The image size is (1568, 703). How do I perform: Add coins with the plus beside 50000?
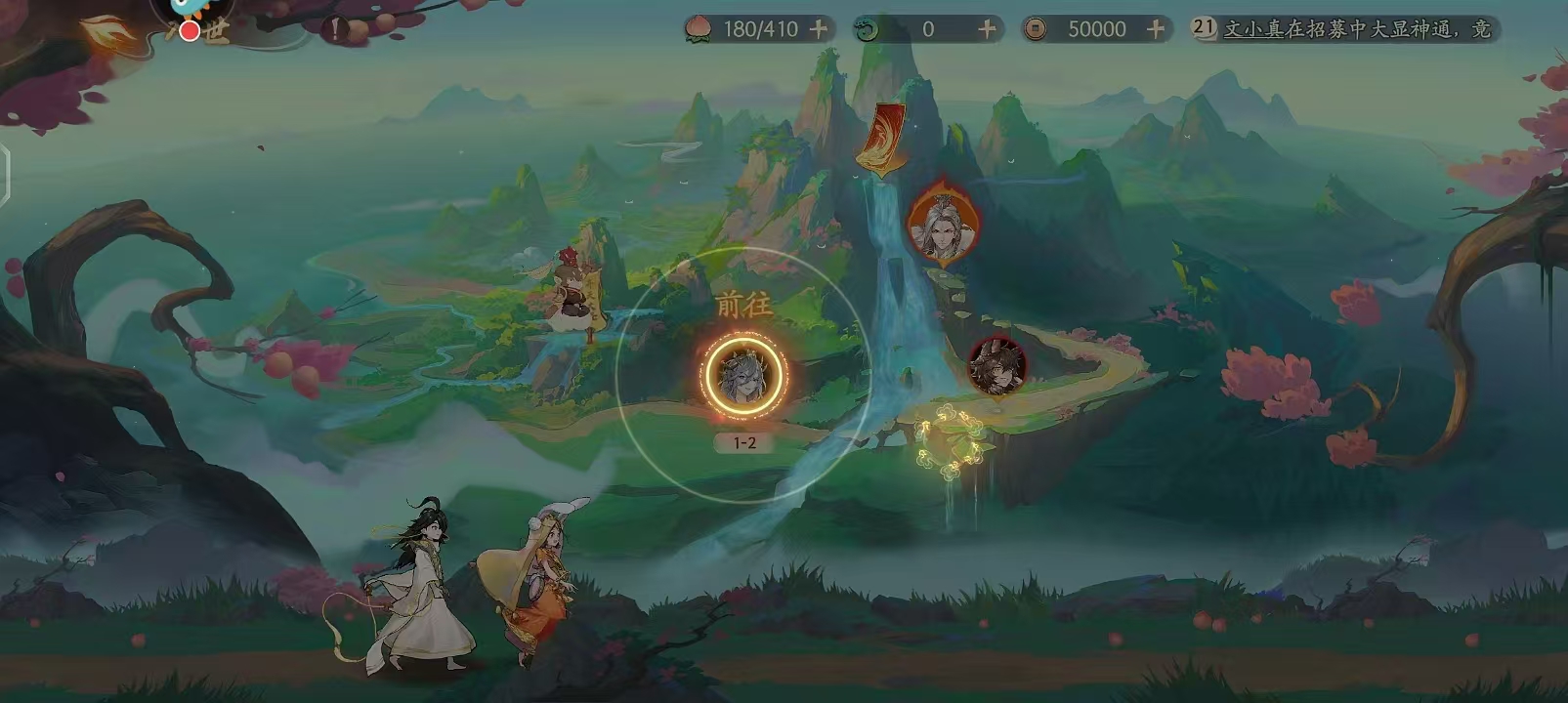[1156, 29]
